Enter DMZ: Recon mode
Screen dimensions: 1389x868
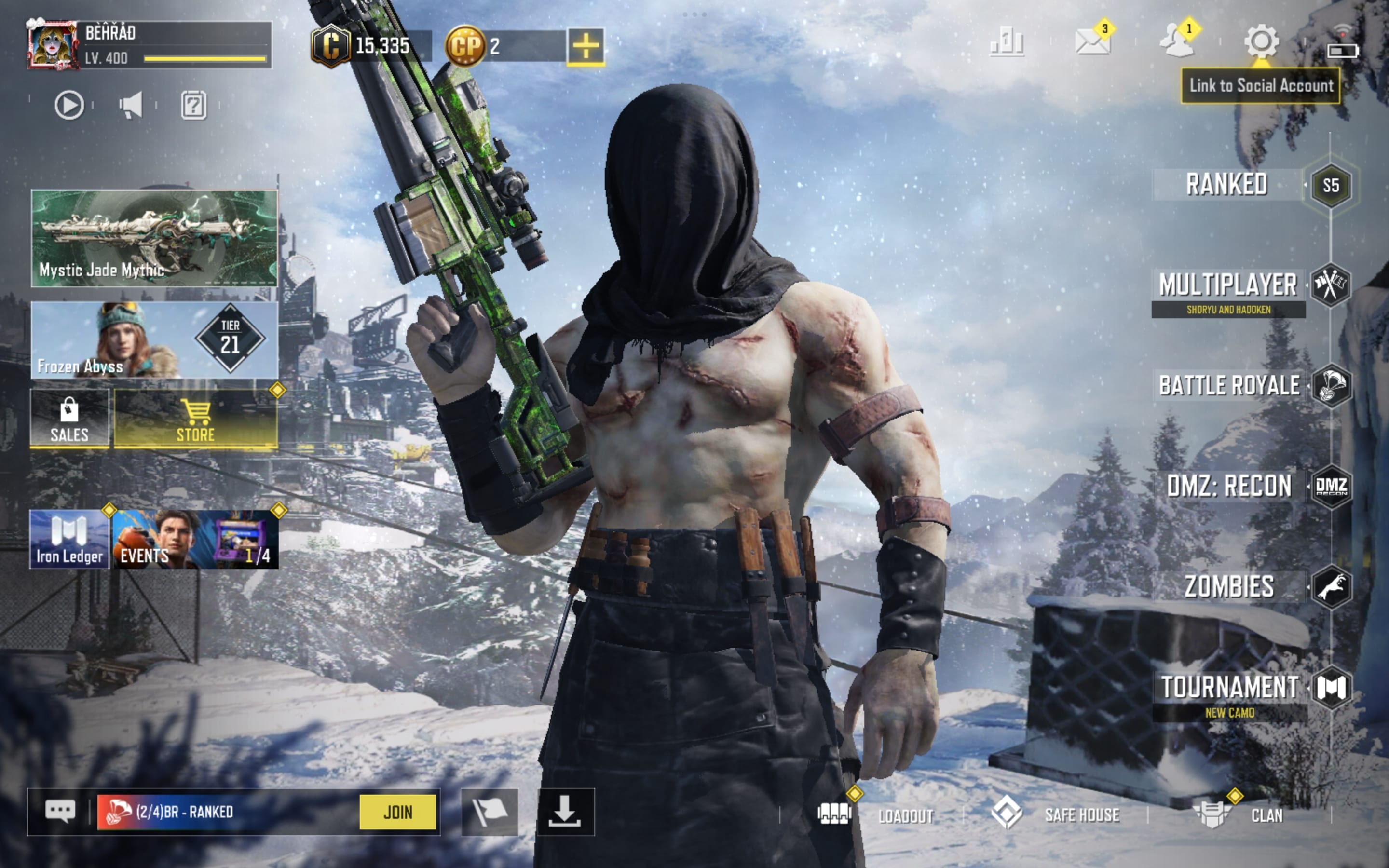click(x=1229, y=486)
